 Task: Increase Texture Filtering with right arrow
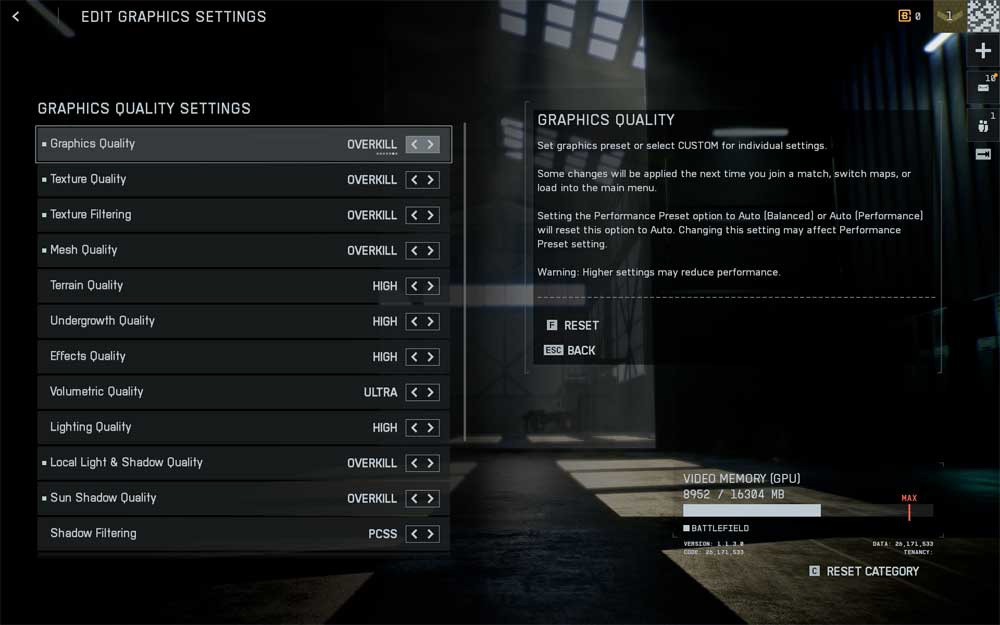(431, 215)
